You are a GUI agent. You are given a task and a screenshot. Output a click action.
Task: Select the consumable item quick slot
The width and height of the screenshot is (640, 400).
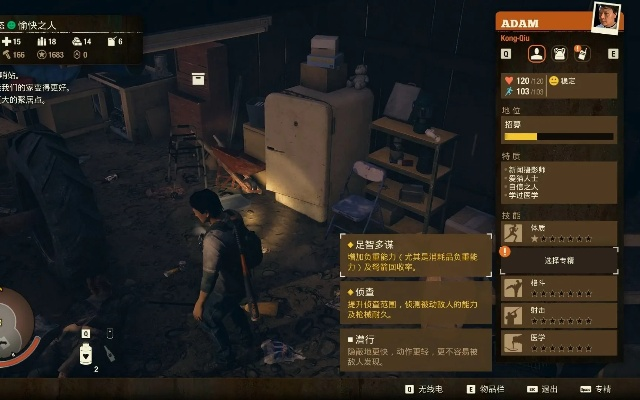pos(87,352)
